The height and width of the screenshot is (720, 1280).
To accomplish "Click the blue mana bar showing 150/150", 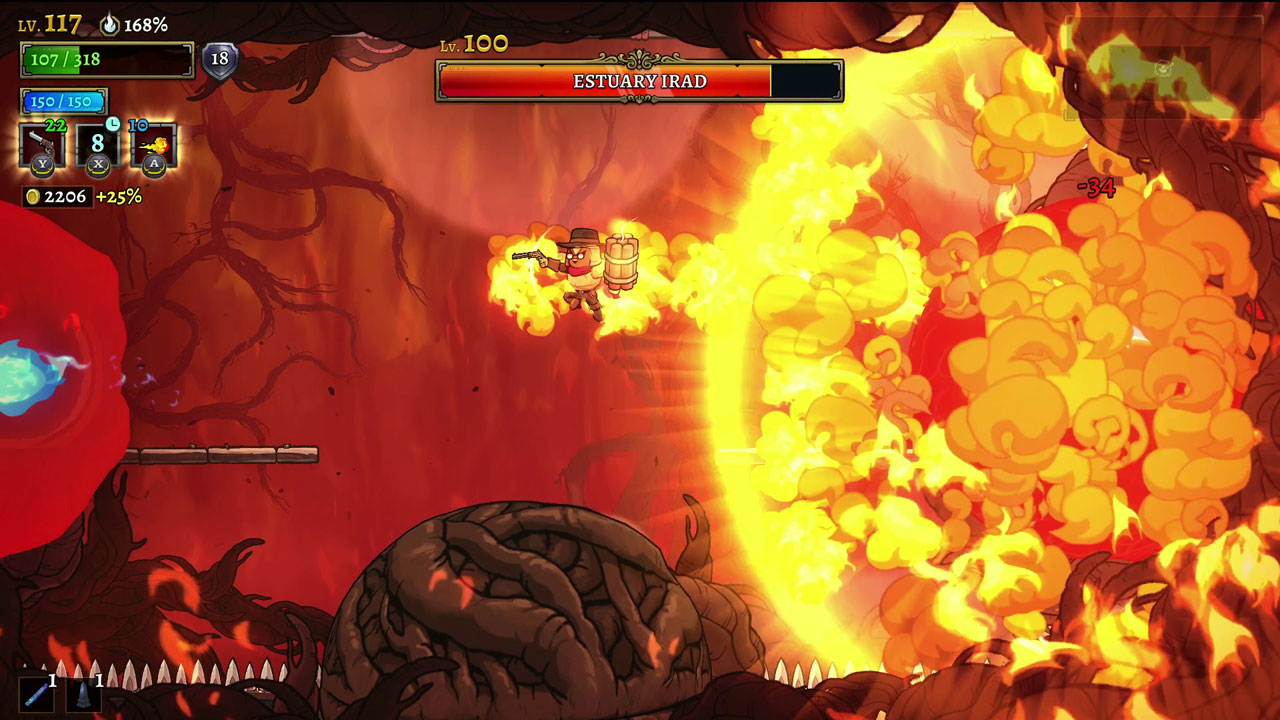I will tap(64, 101).
